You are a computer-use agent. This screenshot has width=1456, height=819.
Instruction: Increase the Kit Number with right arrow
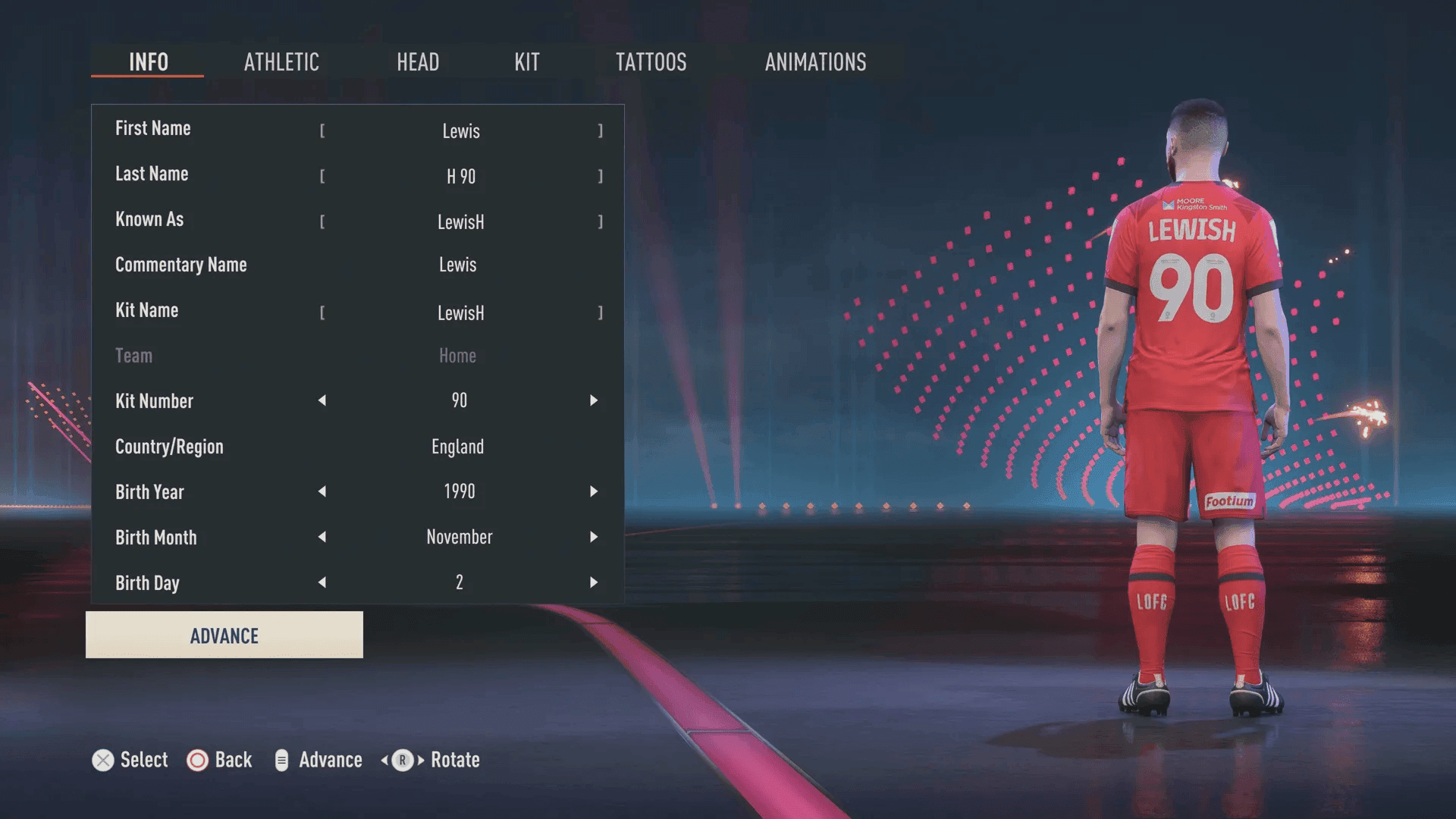tap(594, 401)
